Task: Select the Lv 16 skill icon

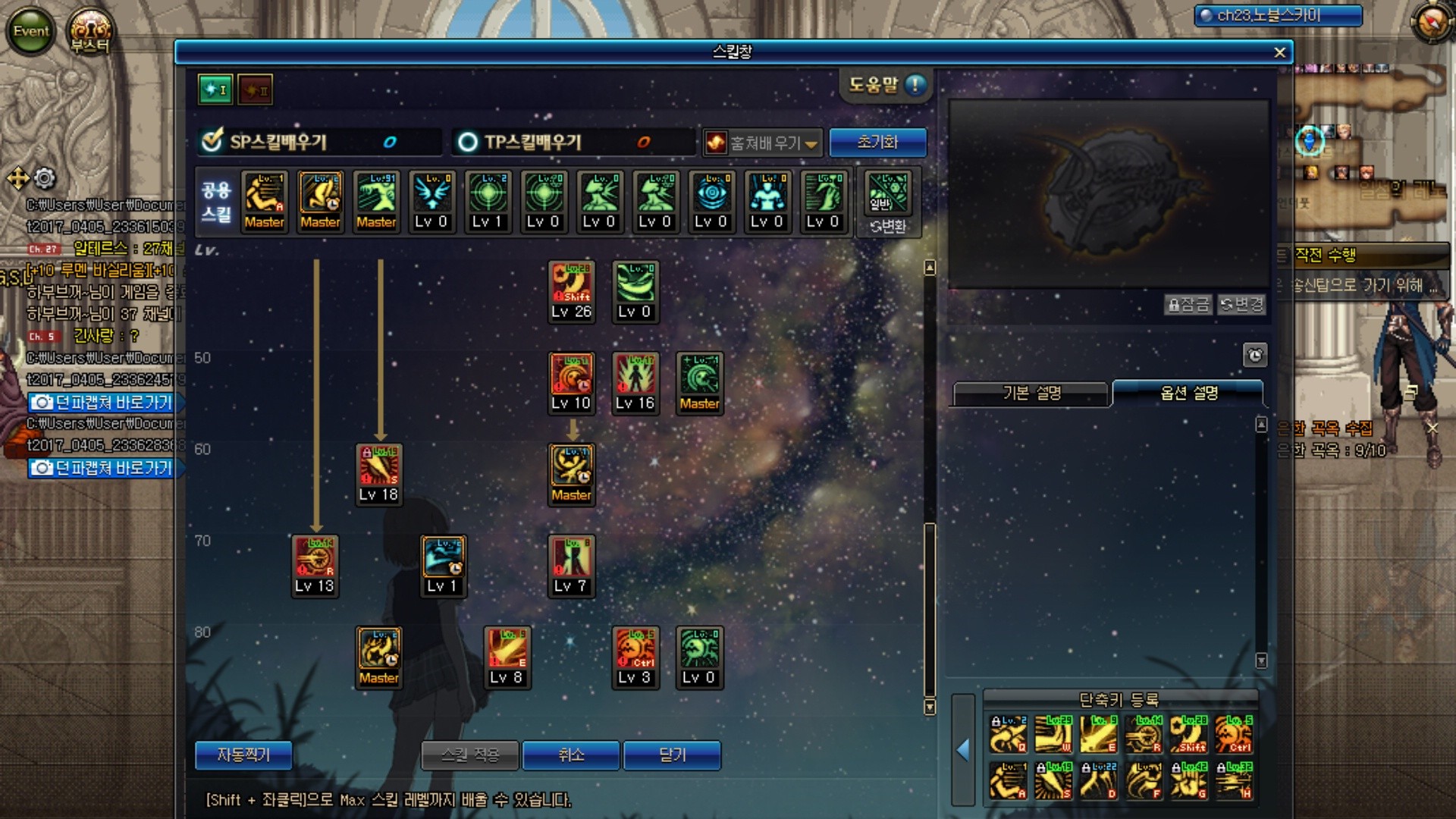Action: pos(635,382)
